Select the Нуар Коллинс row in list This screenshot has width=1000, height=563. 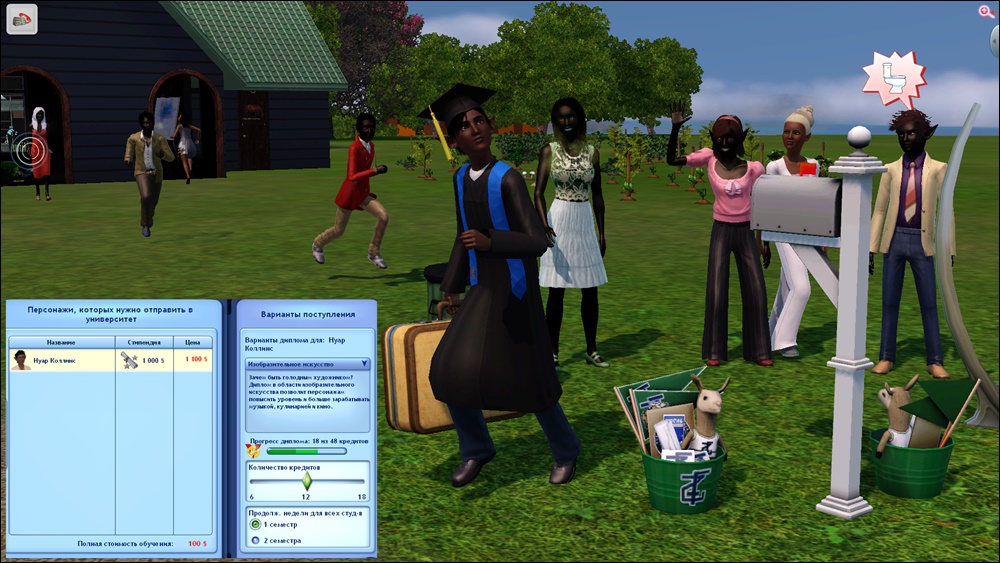click(x=110, y=359)
